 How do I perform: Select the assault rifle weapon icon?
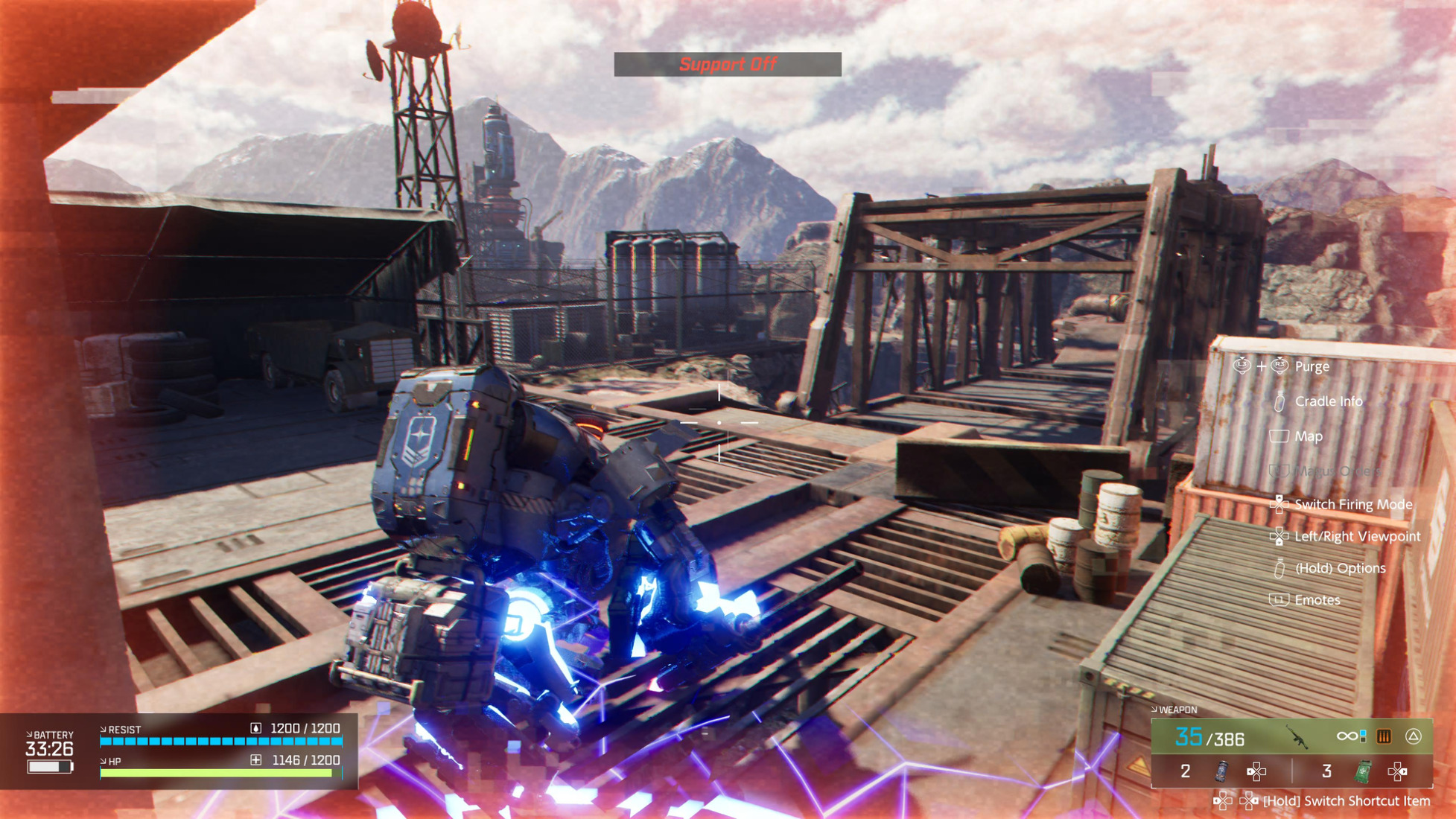pyautogui.click(x=1298, y=737)
